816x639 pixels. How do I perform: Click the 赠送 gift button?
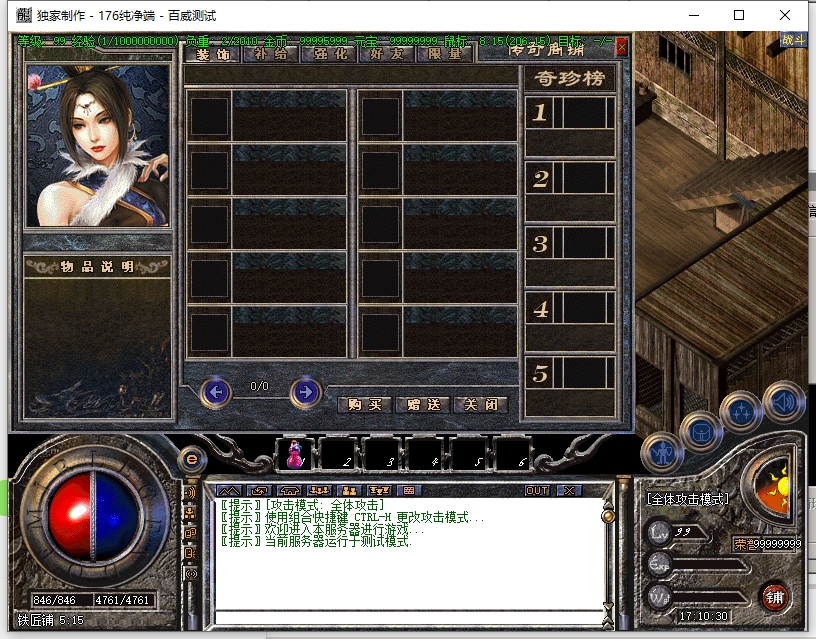(x=422, y=405)
